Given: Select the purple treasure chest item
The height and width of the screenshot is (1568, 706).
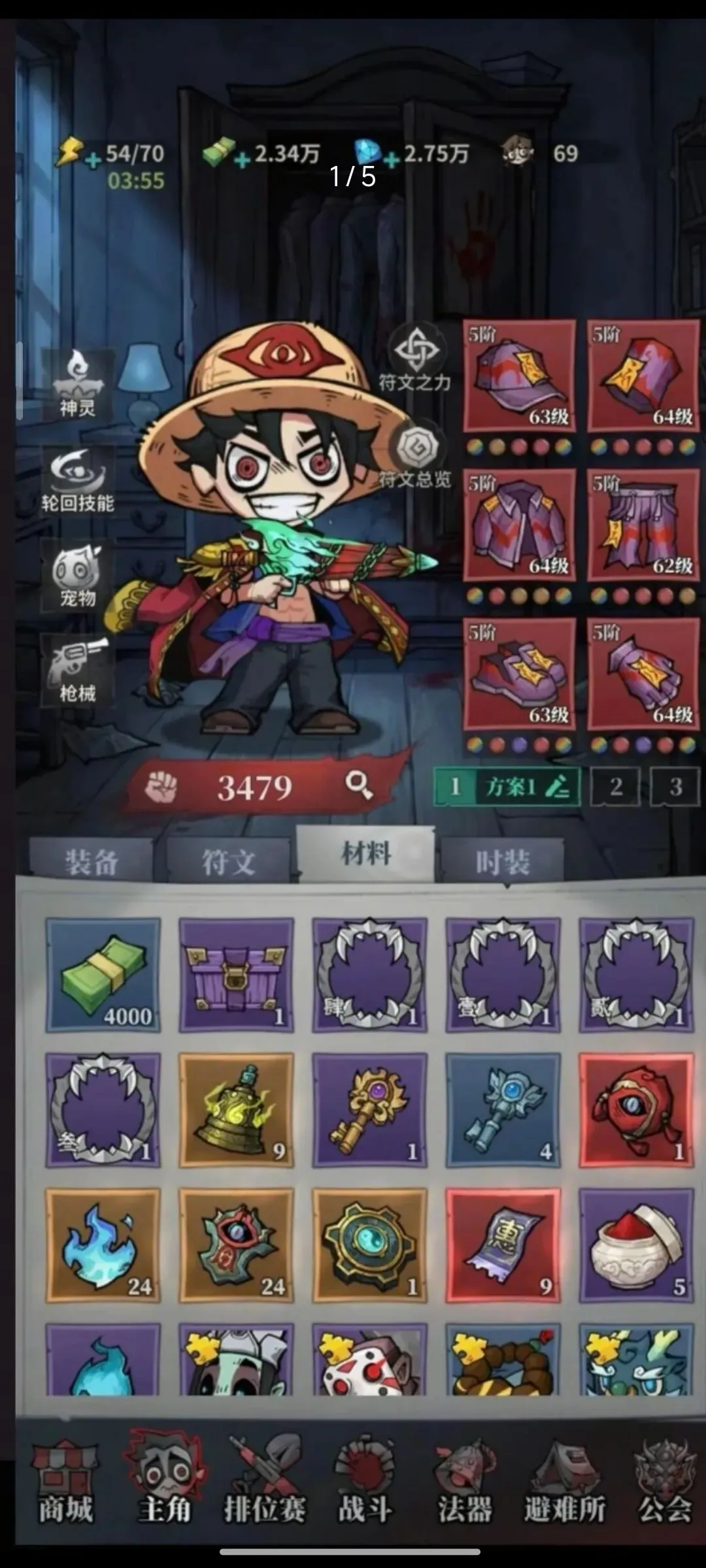Looking at the screenshot, I should (x=236, y=975).
